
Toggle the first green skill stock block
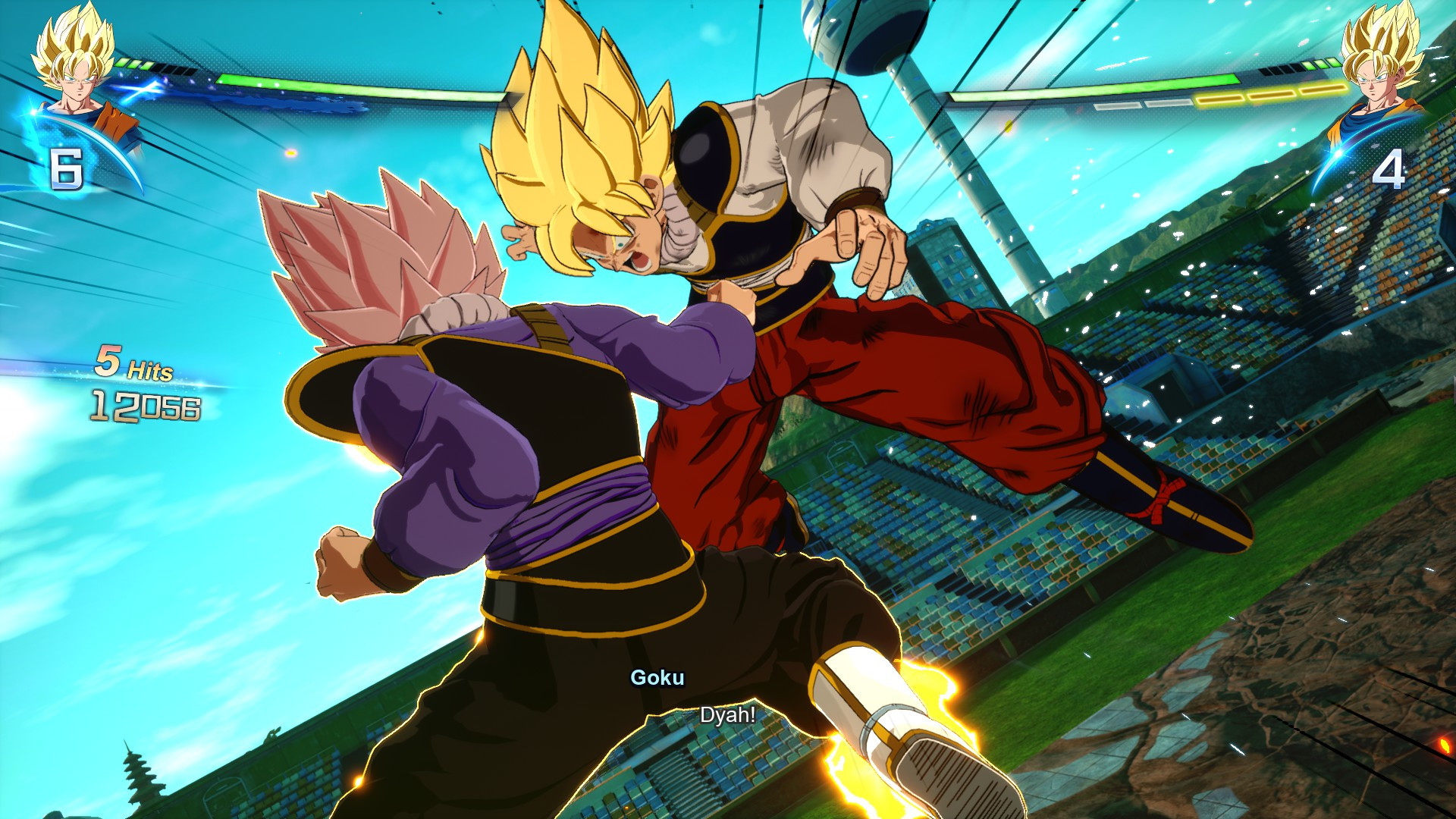click(121, 63)
